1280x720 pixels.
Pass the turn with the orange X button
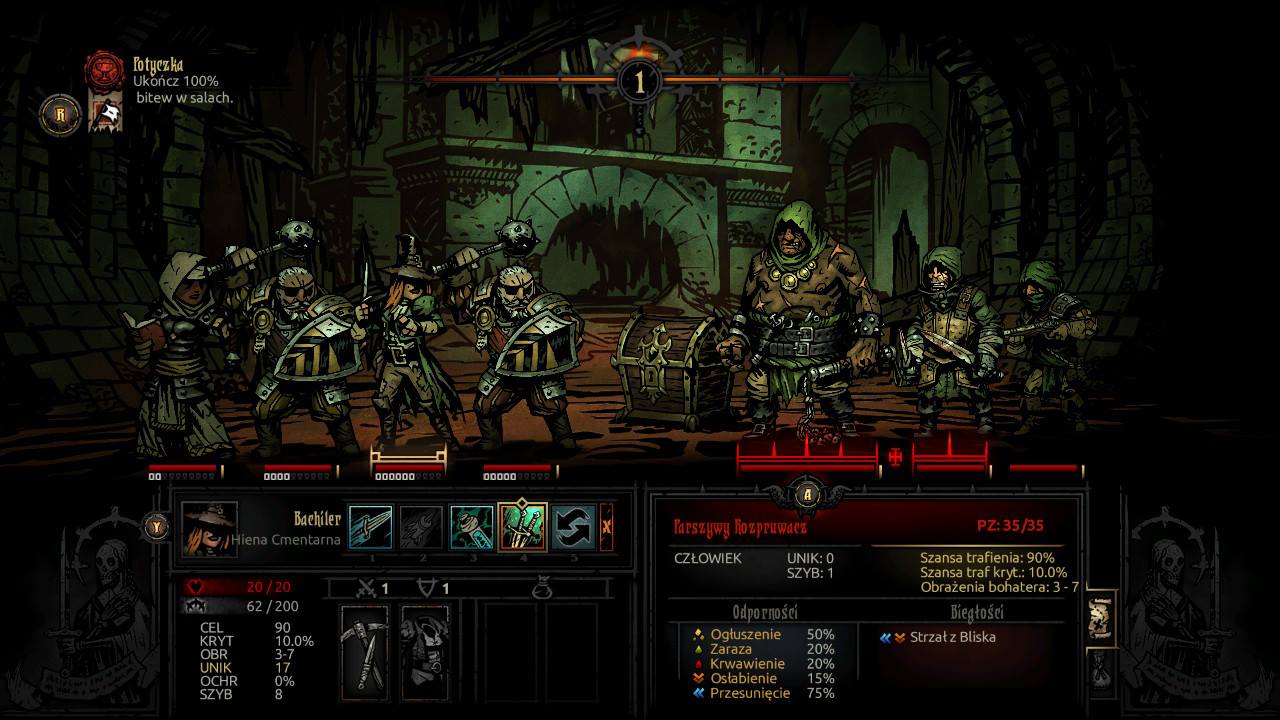pos(606,527)
